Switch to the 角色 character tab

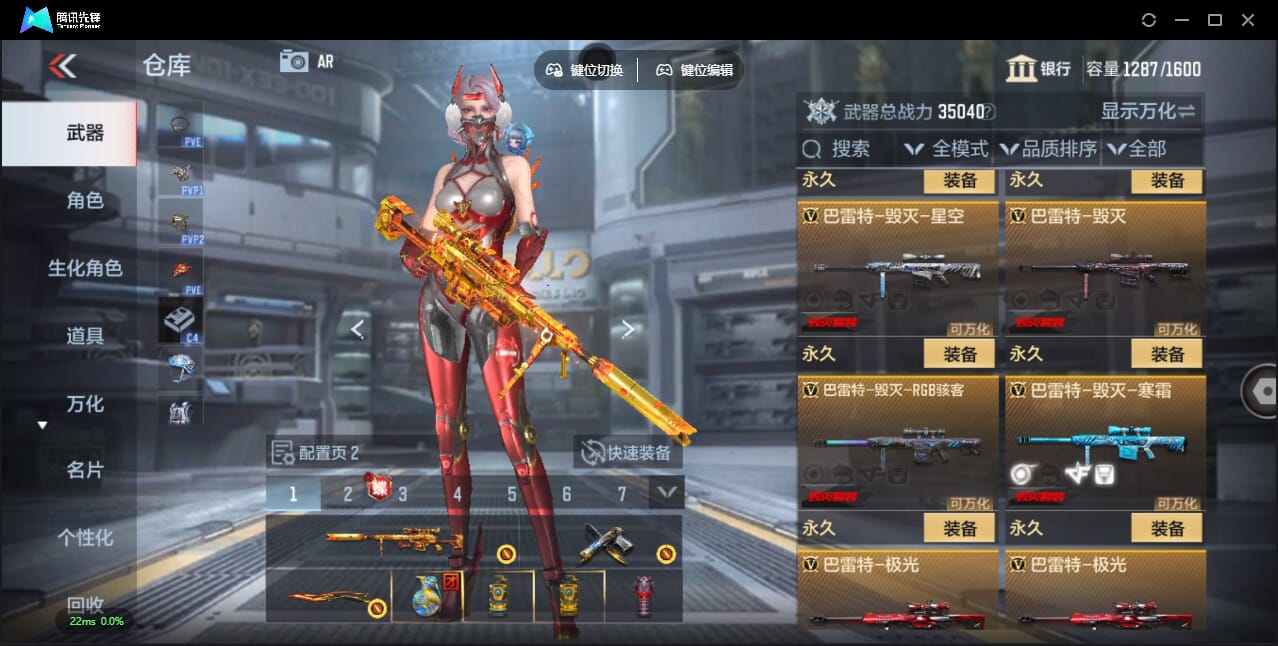tap(85, 200)
